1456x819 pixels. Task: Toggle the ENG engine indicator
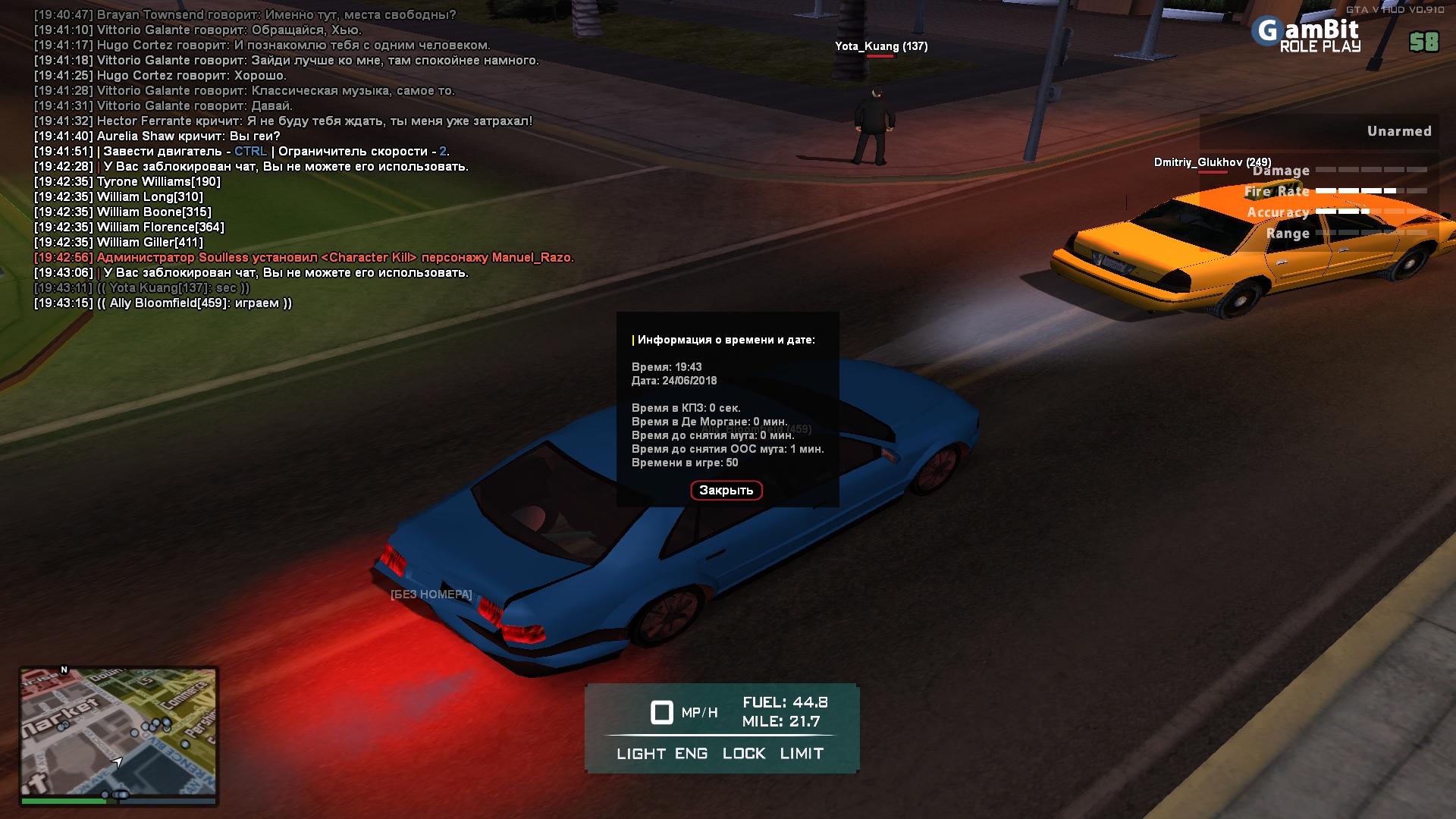click(x=691, y=754)
